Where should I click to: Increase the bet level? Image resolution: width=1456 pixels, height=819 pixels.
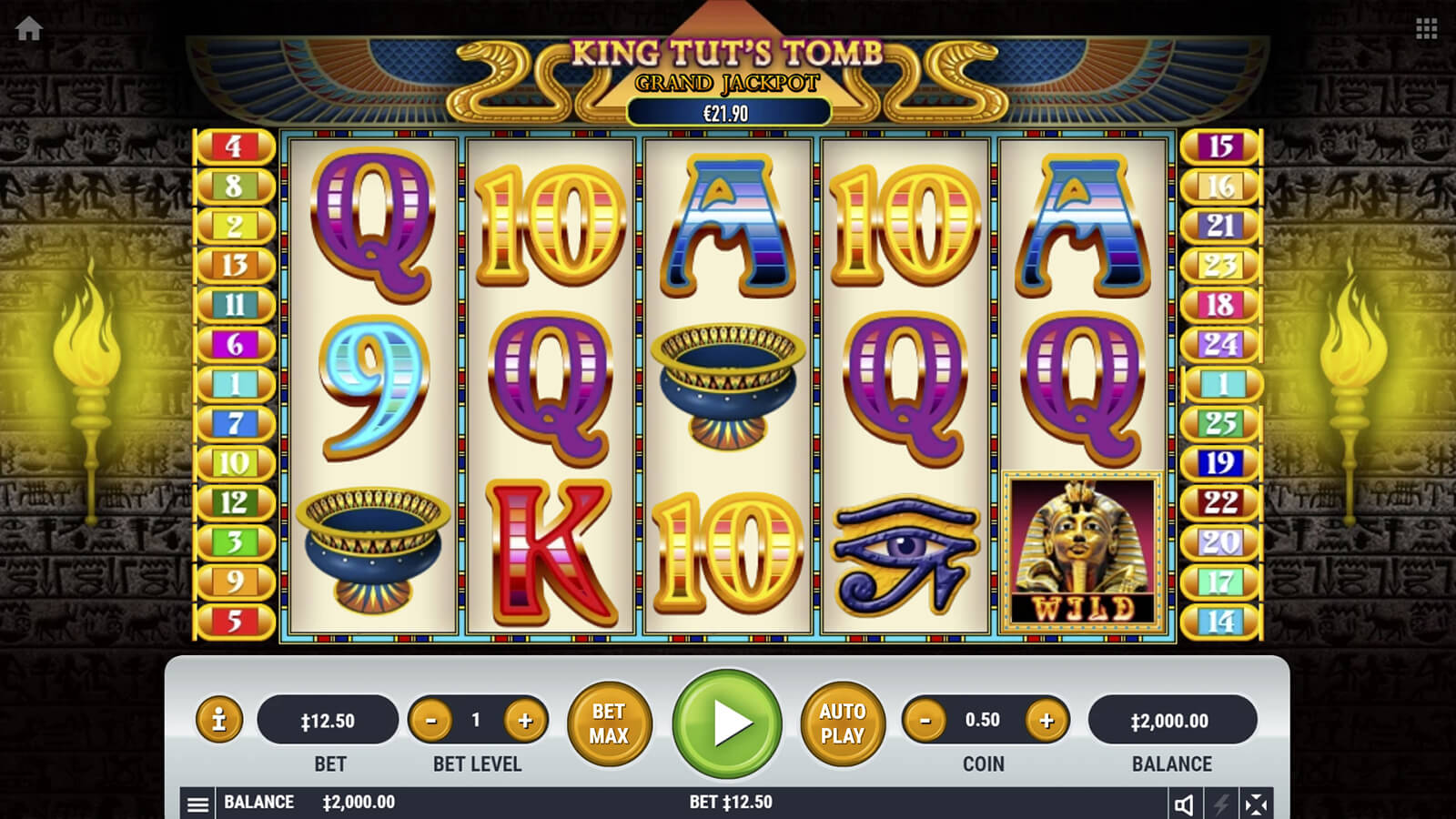coord(525,721)
